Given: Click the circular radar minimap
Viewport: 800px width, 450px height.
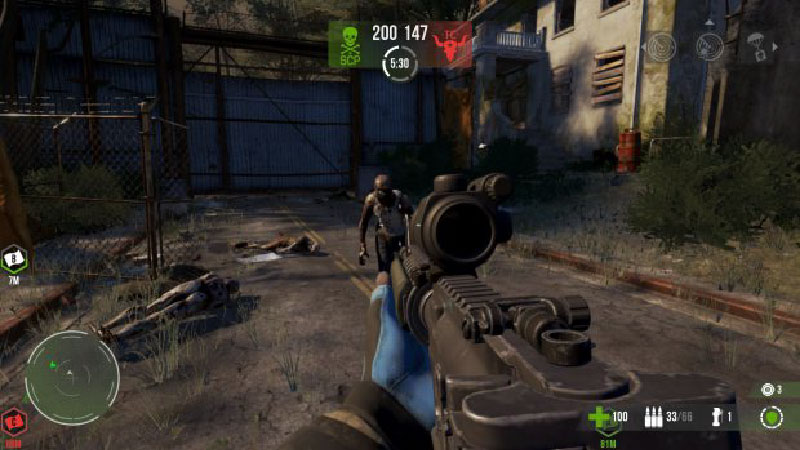Looking at the screenshot, I should [x=72, y=377].
